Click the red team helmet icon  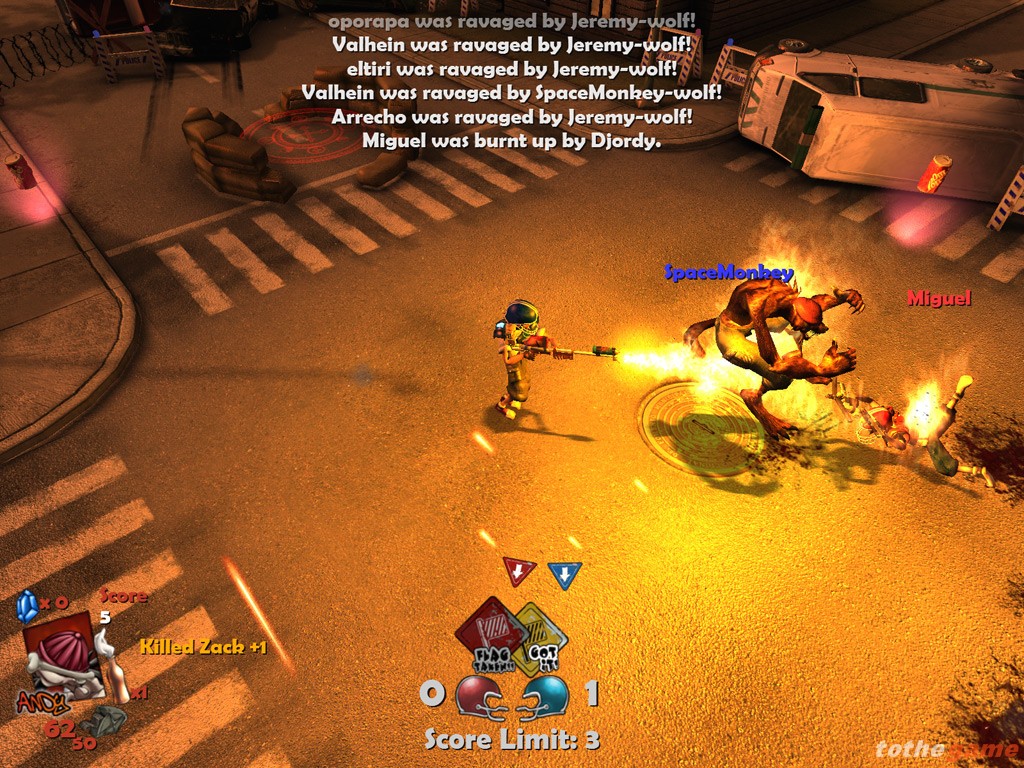coord(482,695)
